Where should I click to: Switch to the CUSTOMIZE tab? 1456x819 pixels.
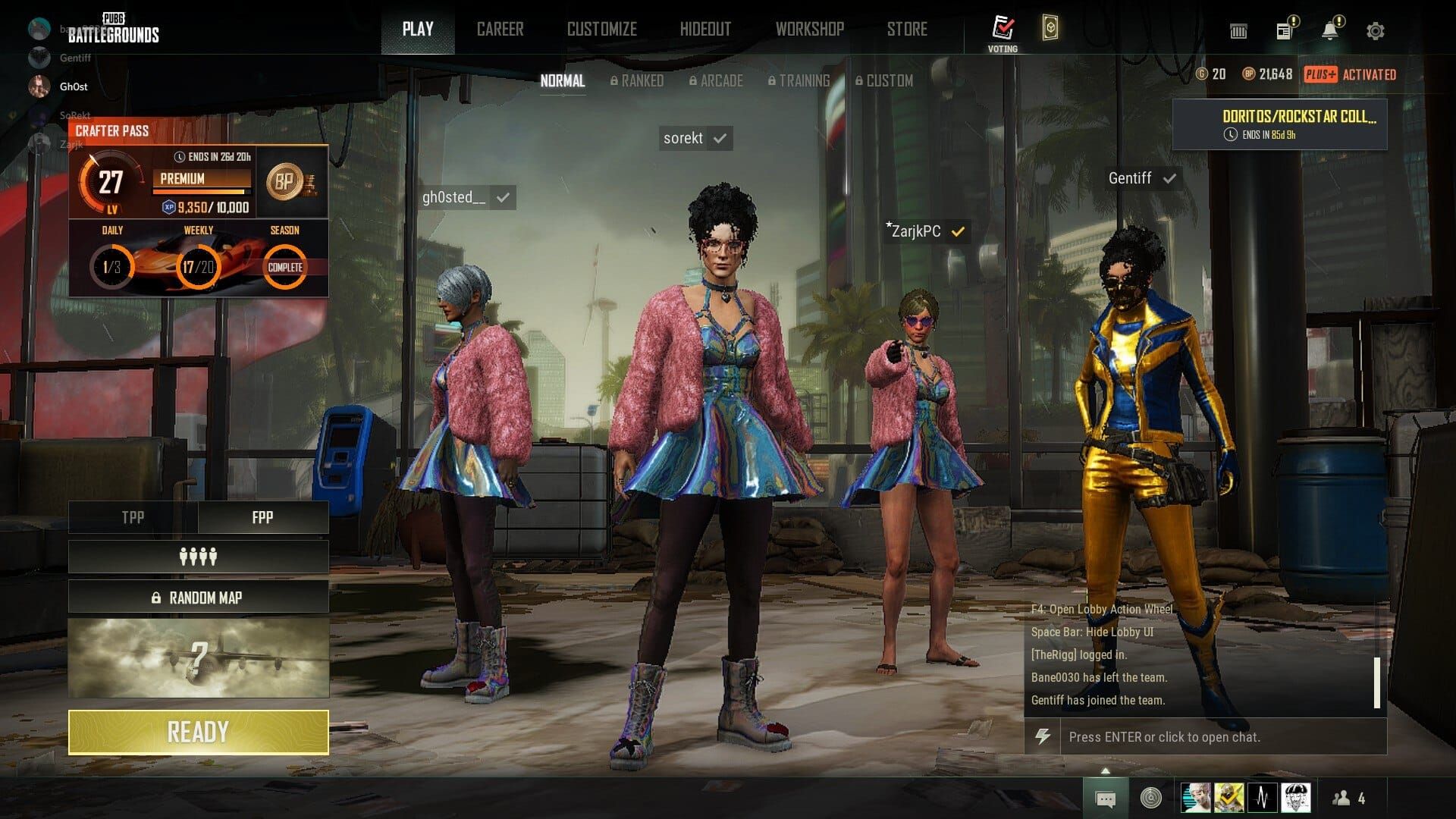pyautogui.click(x=601, y=30)
